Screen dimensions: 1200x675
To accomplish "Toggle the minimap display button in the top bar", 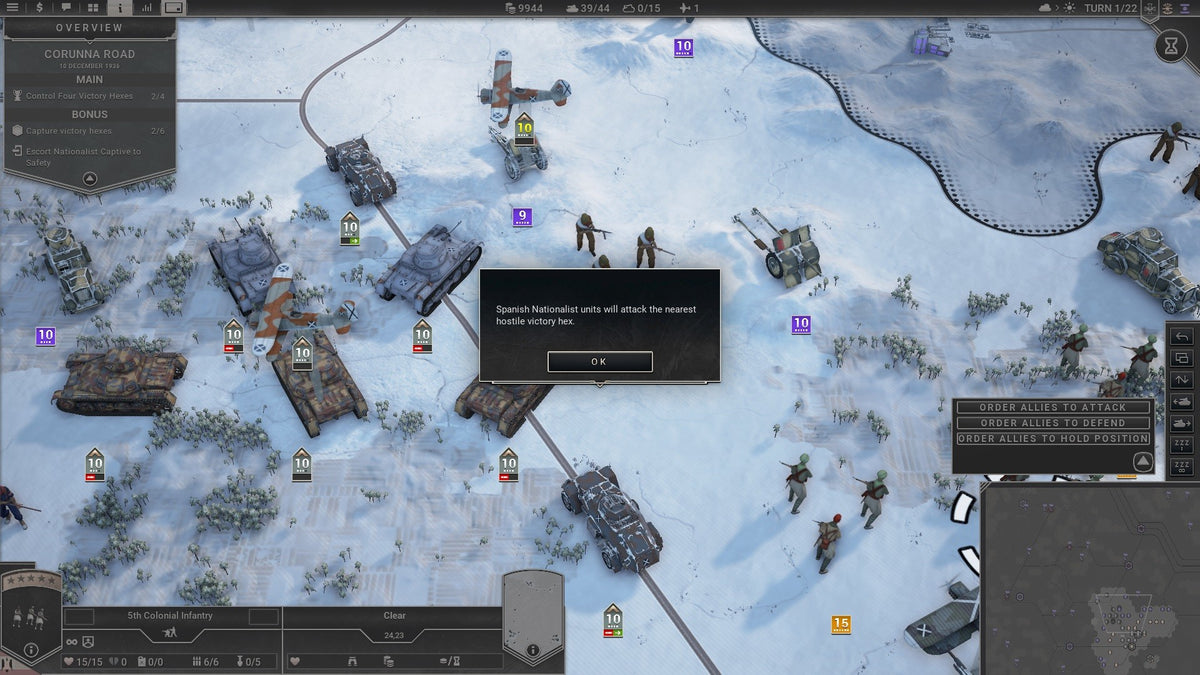I will (174, 7).
